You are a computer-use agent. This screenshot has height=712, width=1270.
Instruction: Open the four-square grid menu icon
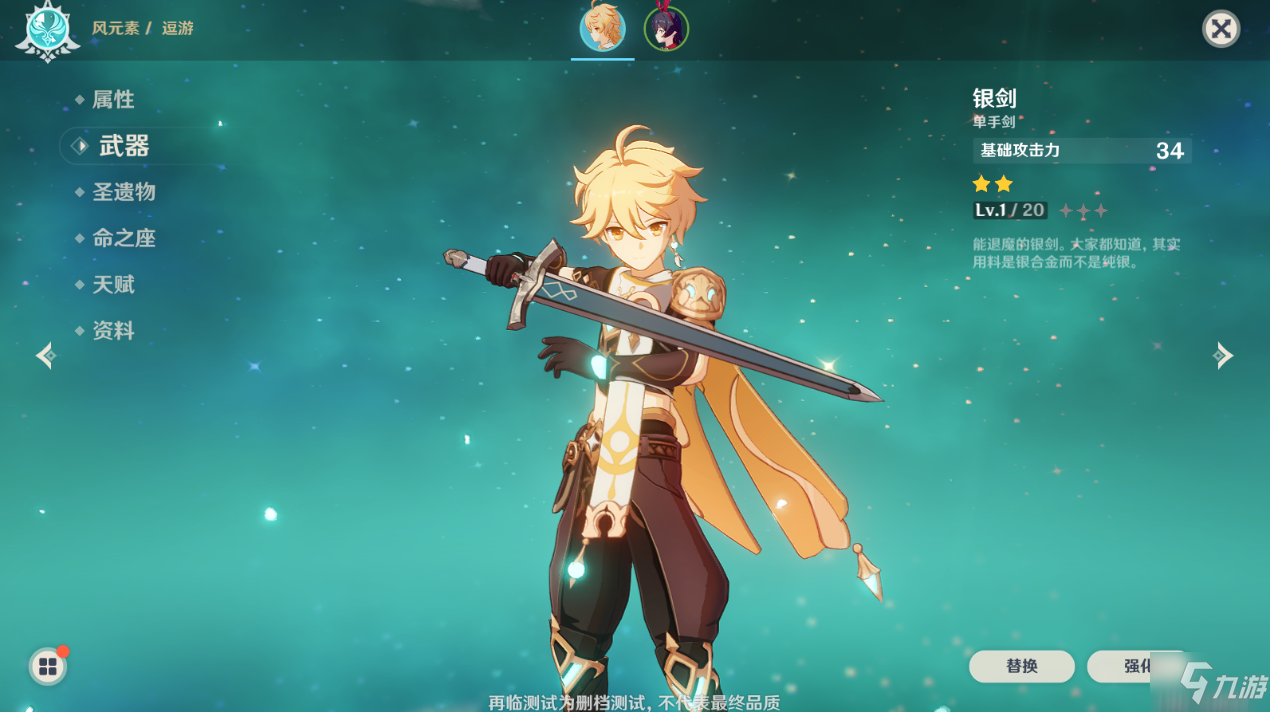[x=48, y=667]
